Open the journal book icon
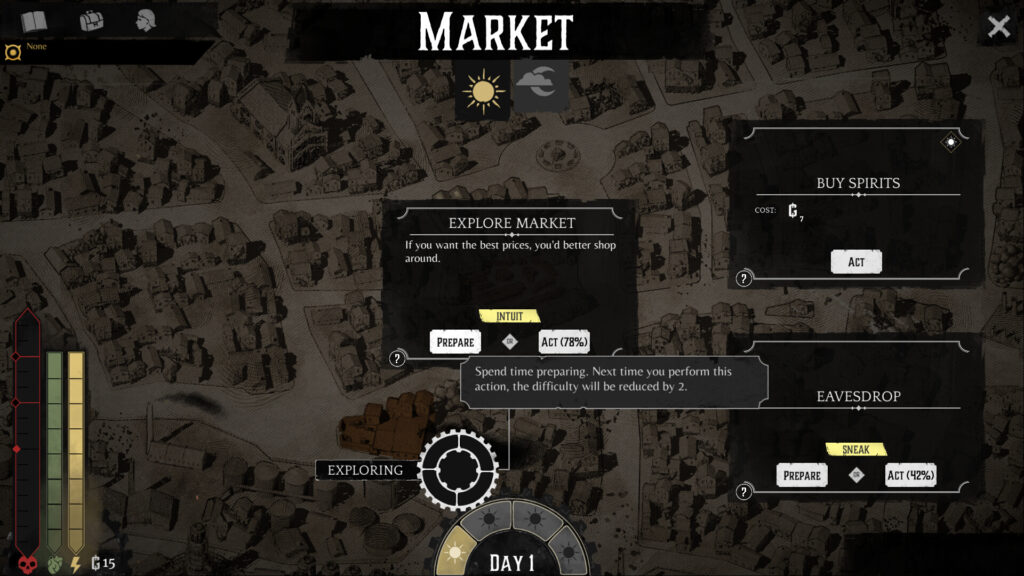The height and width of the screenshot is (576, 1024). click(34, 20)
